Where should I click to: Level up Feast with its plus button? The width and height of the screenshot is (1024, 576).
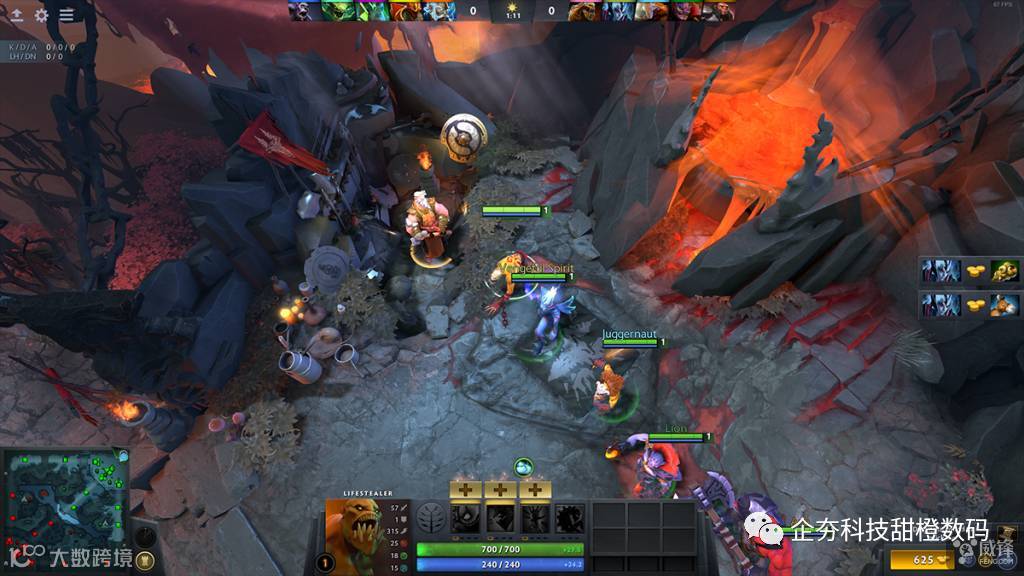(500, 489)
